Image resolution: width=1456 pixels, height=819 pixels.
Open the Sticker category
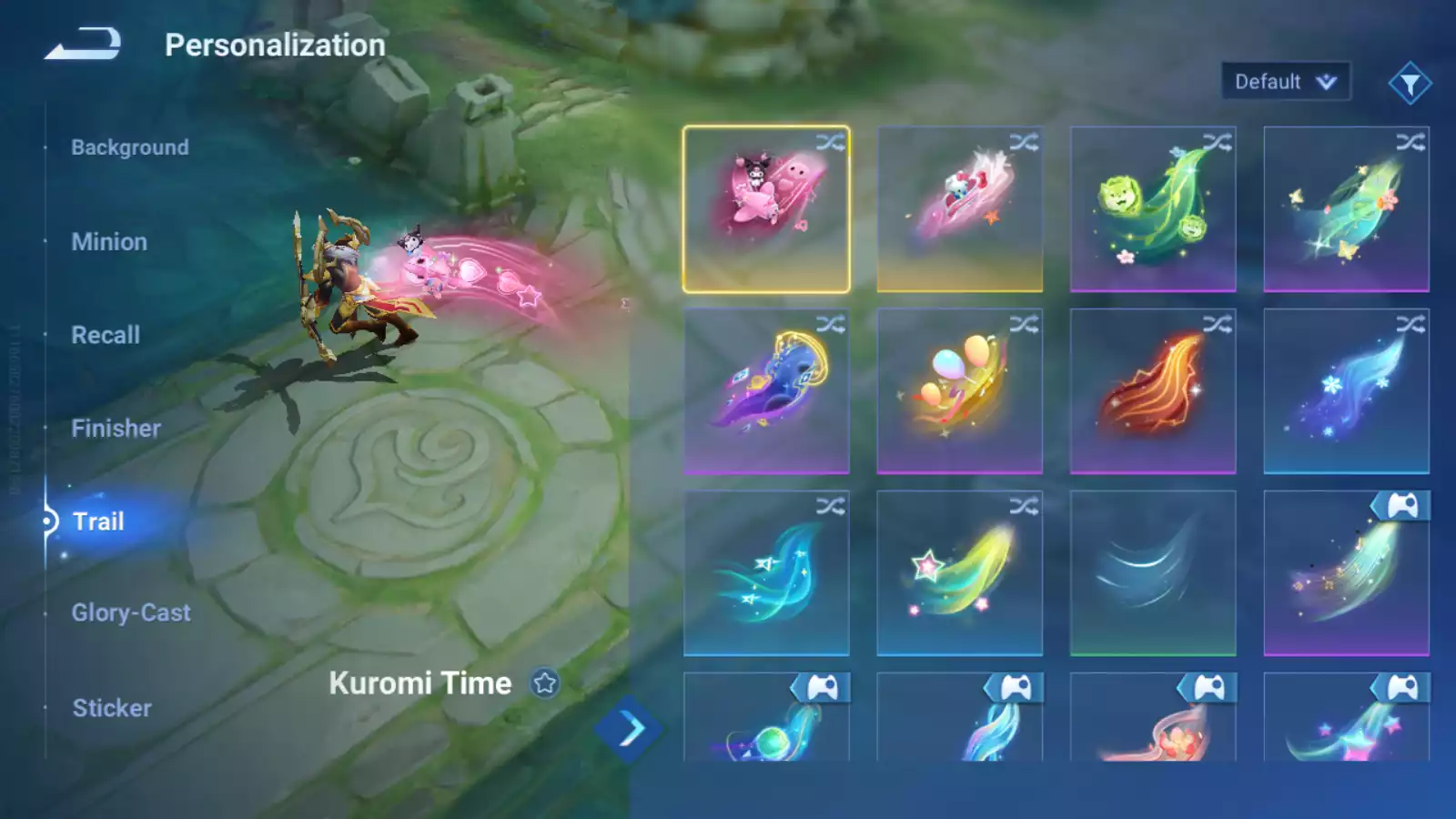(x=112, y=708)
